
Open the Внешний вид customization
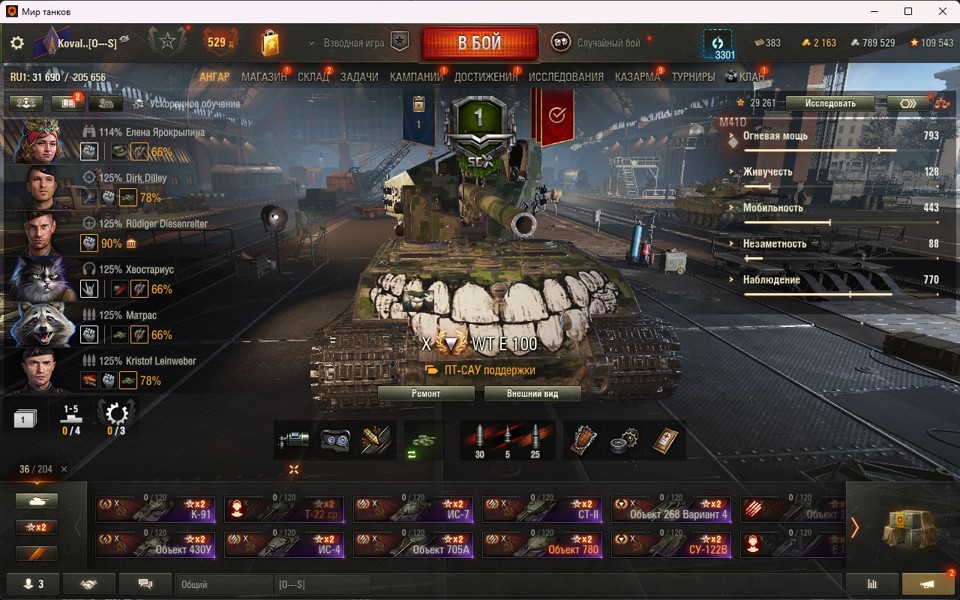533,394
